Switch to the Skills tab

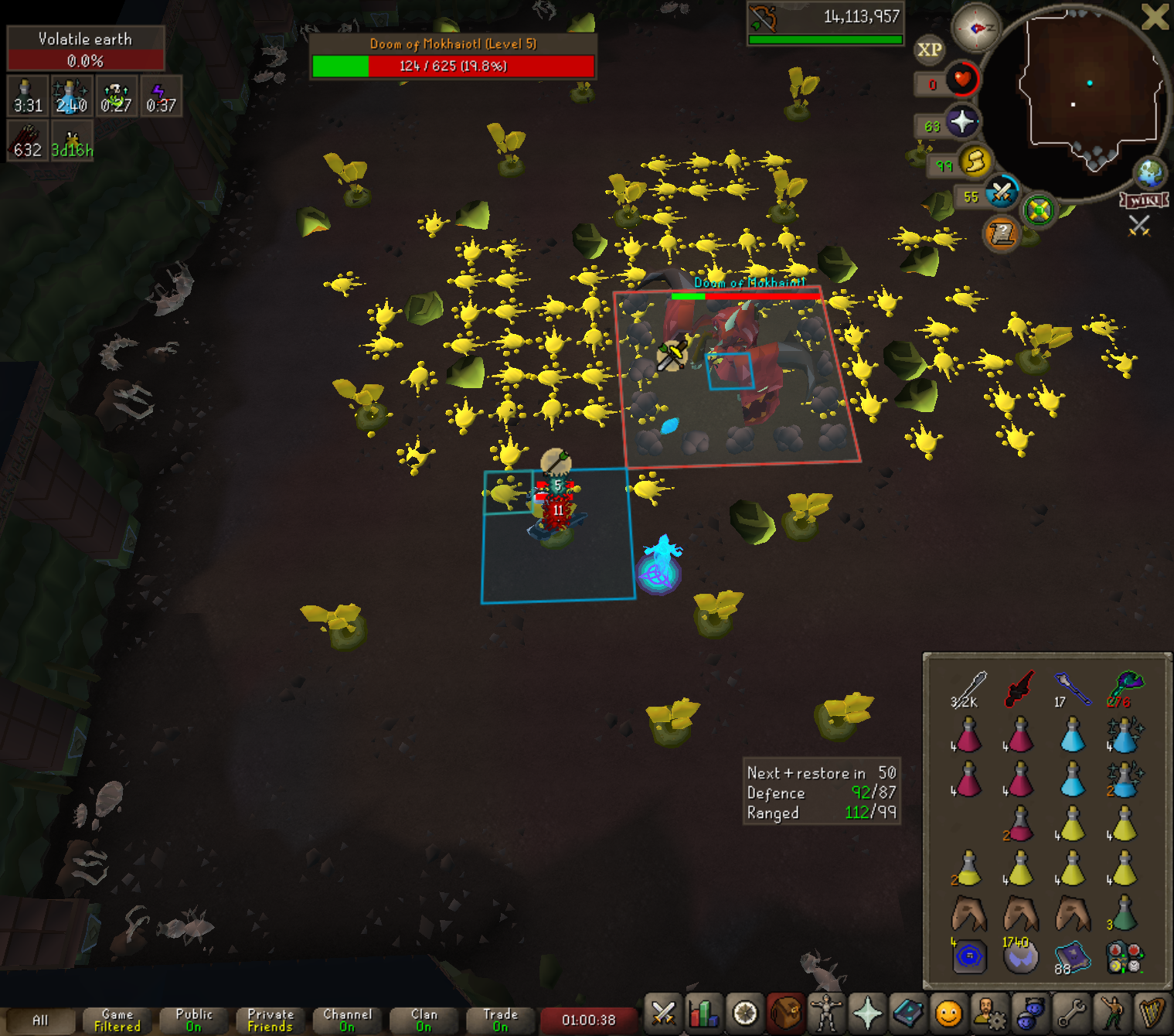[704, 1013]
